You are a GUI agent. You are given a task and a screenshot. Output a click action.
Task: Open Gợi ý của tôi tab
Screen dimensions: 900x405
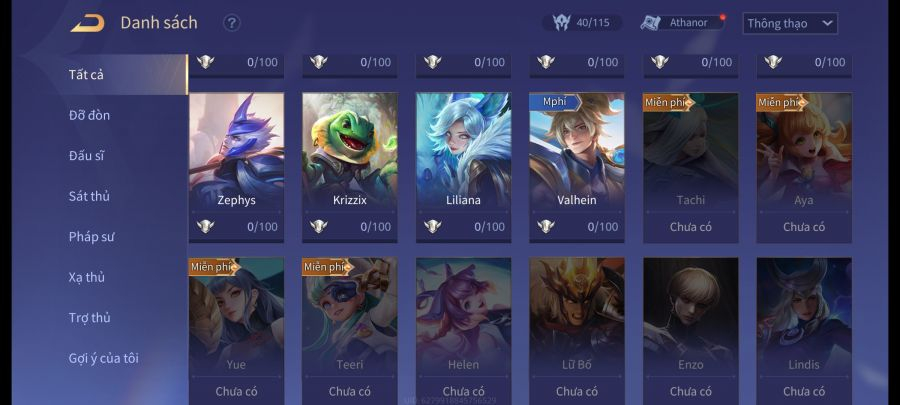104,358
